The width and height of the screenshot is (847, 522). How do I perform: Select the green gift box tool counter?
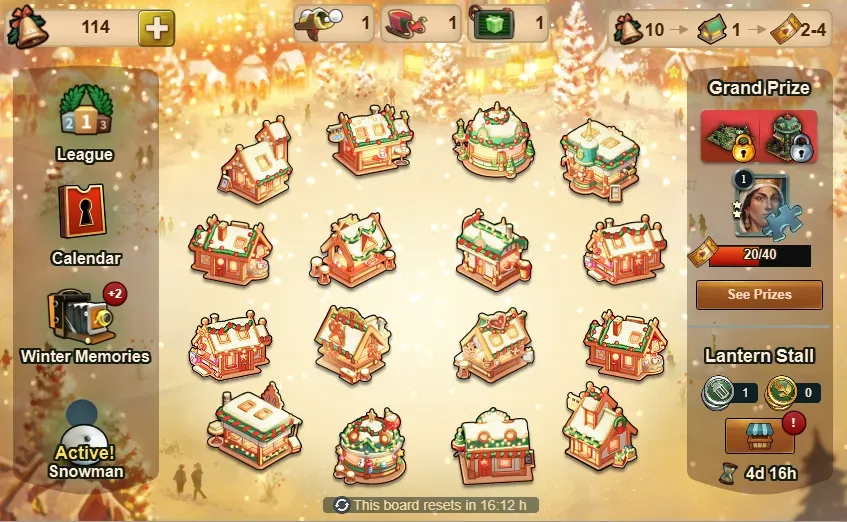click(x=508, y=23)
